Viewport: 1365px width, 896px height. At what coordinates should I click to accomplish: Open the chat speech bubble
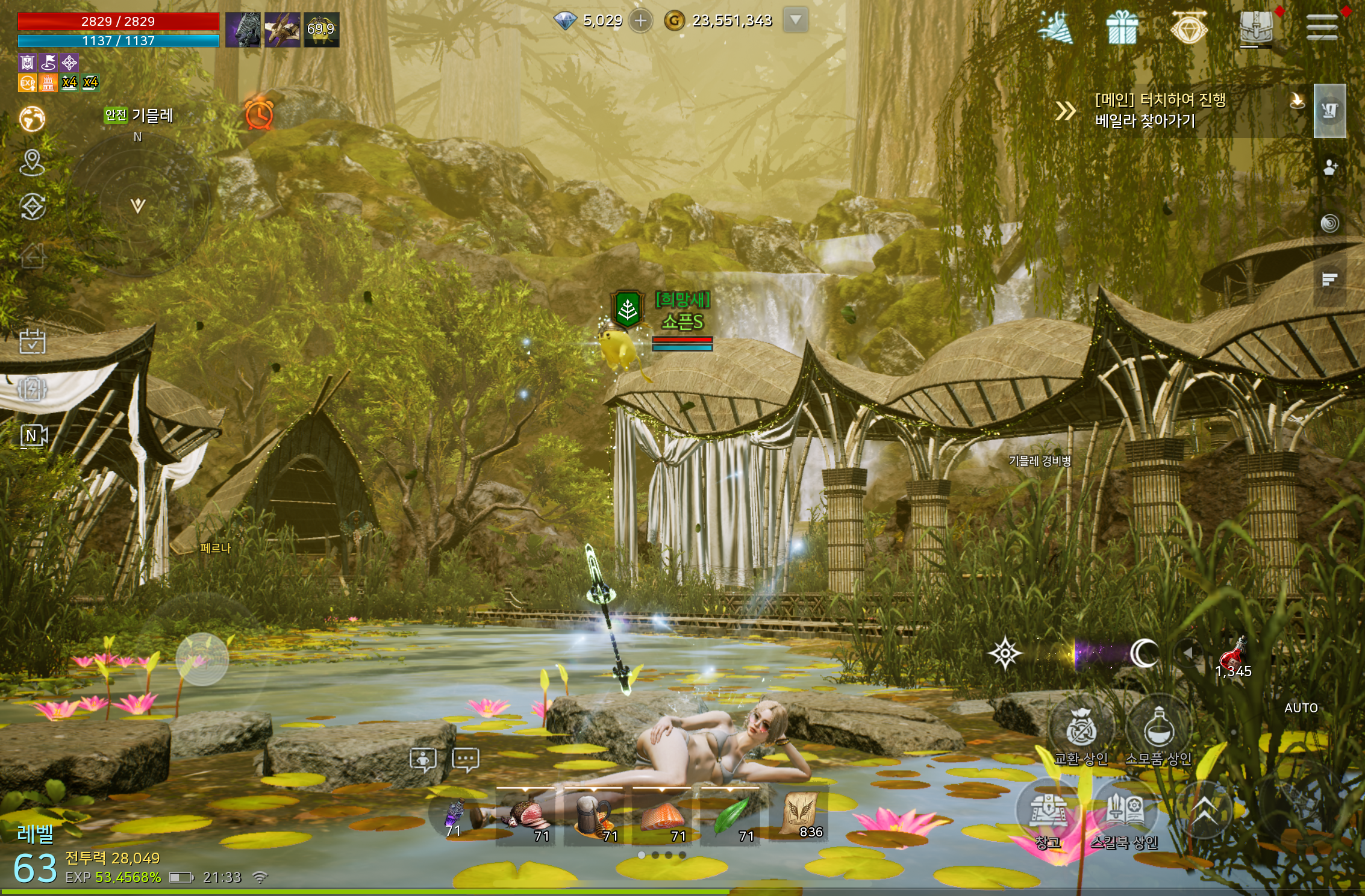(466, 759)
